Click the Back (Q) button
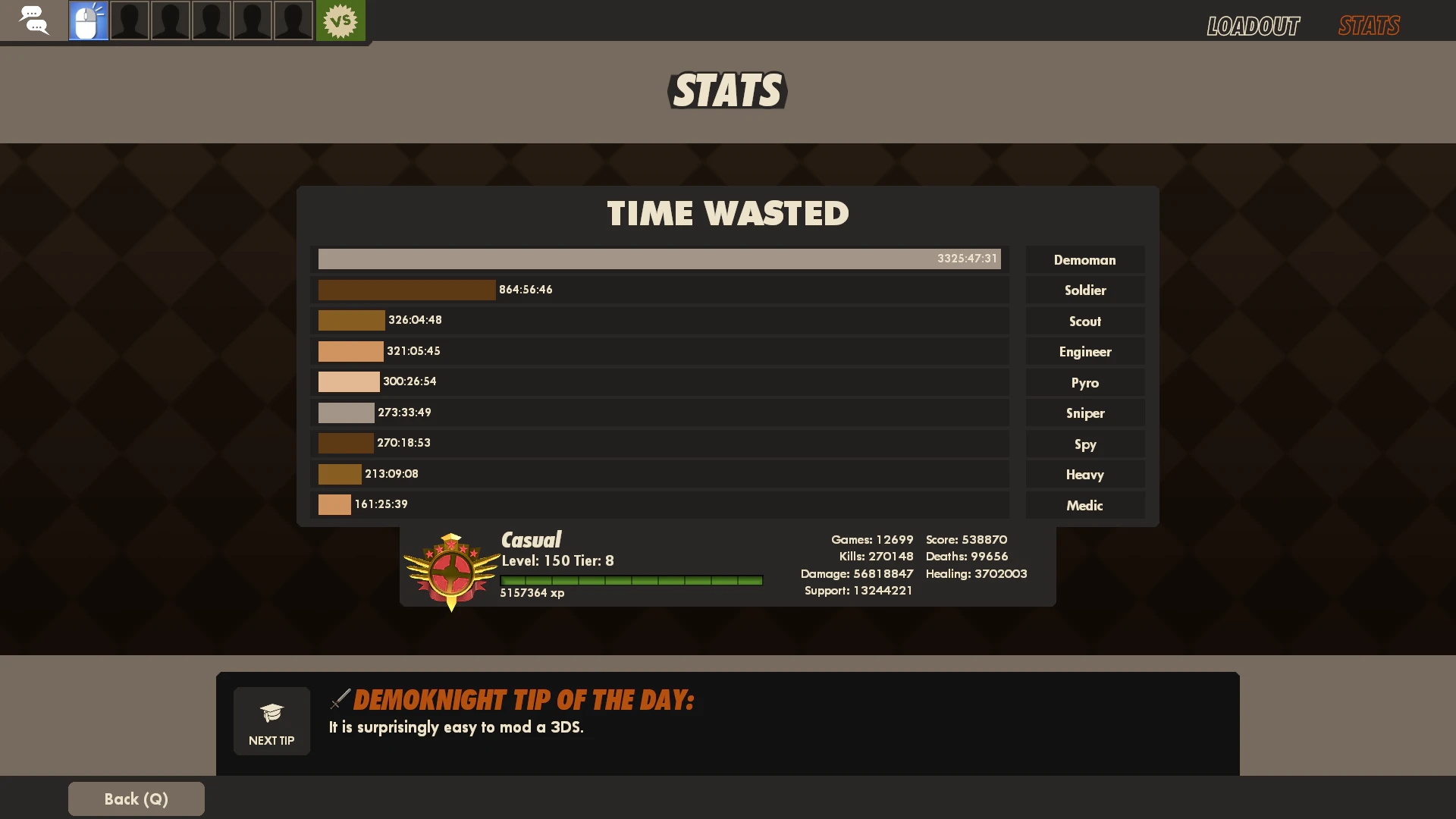 pyautogui.click(x=136, y=799)
